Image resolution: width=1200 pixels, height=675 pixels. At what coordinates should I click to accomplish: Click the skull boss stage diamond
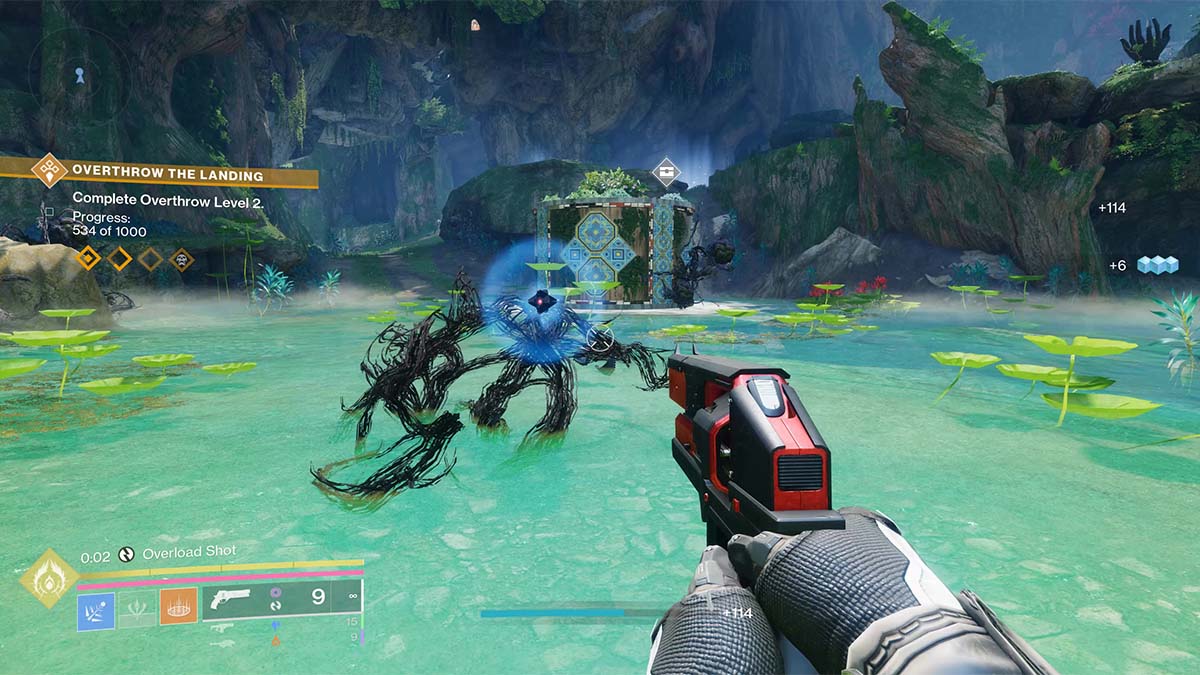181,259
